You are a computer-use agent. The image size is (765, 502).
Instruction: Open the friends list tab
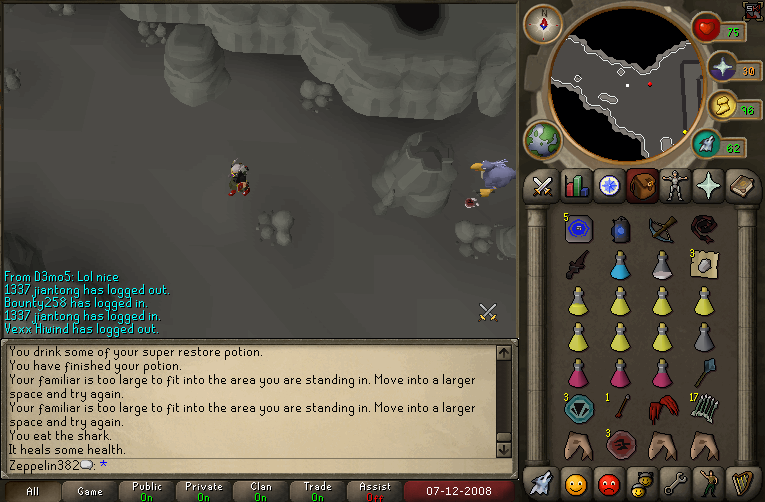pos(576,484)
